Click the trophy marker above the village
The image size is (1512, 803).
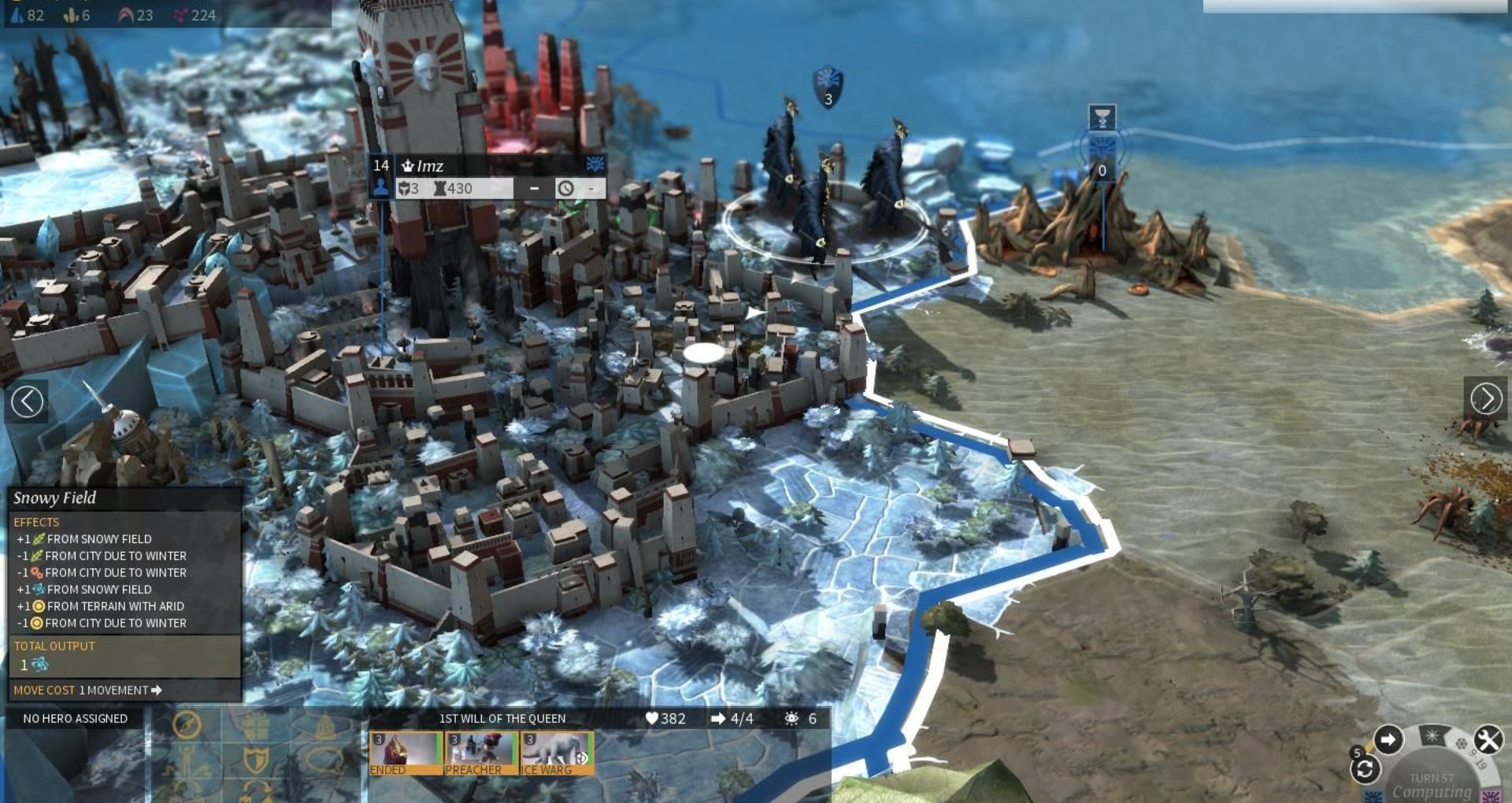pos(1102,118)
